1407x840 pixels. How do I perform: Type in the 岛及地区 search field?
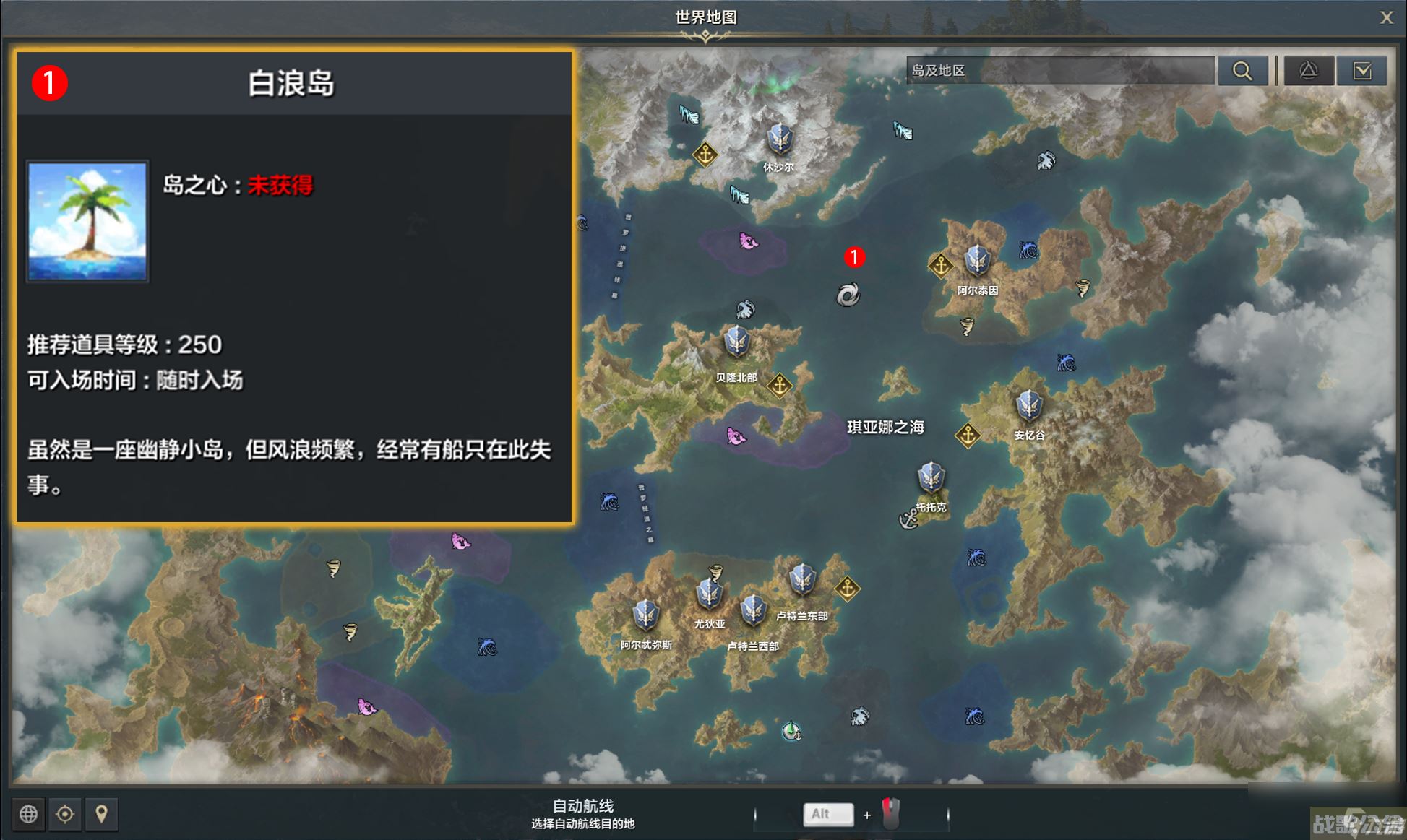click(1062, 70)
